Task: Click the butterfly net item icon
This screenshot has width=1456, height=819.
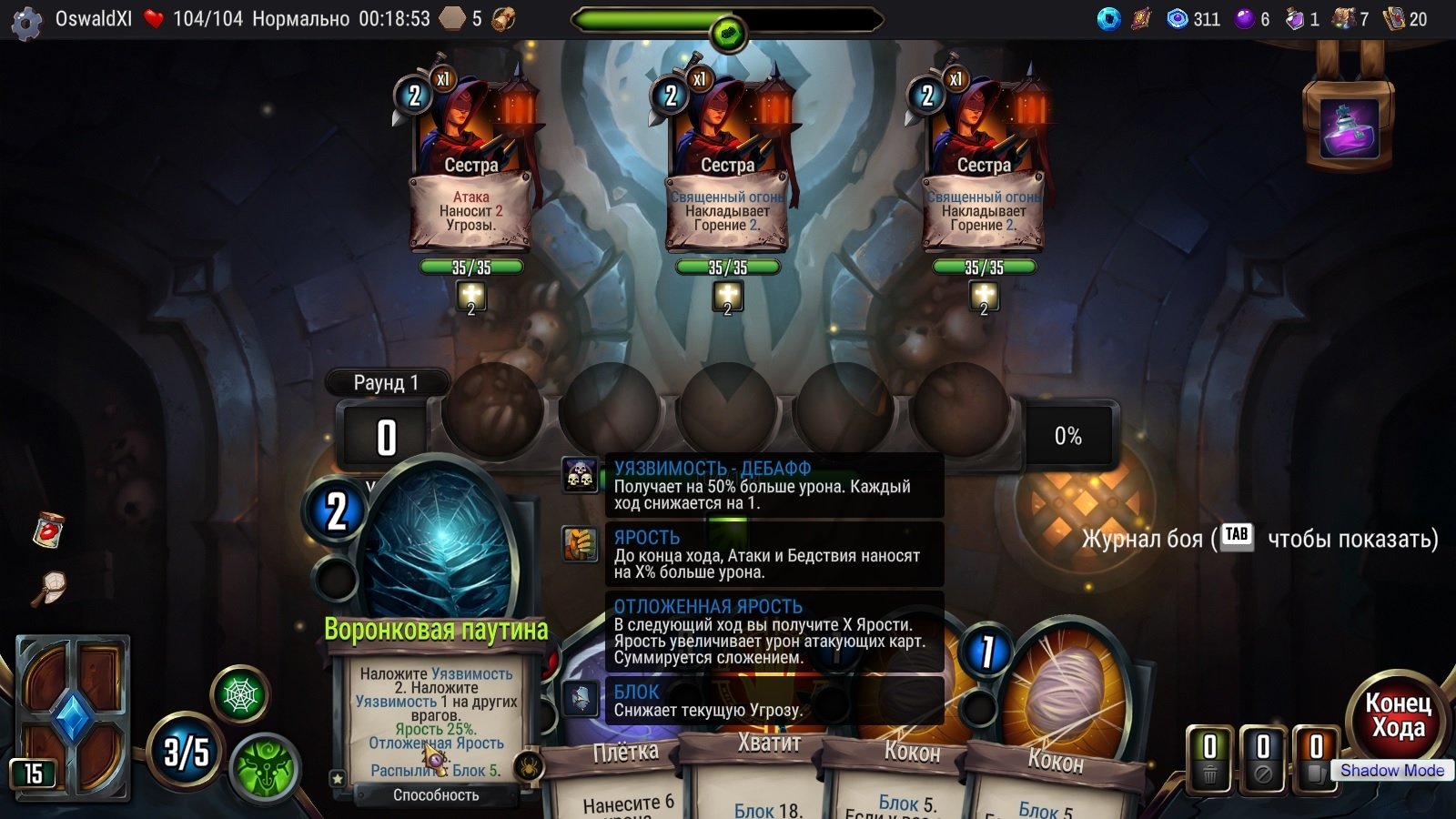Action: (49, 587)
